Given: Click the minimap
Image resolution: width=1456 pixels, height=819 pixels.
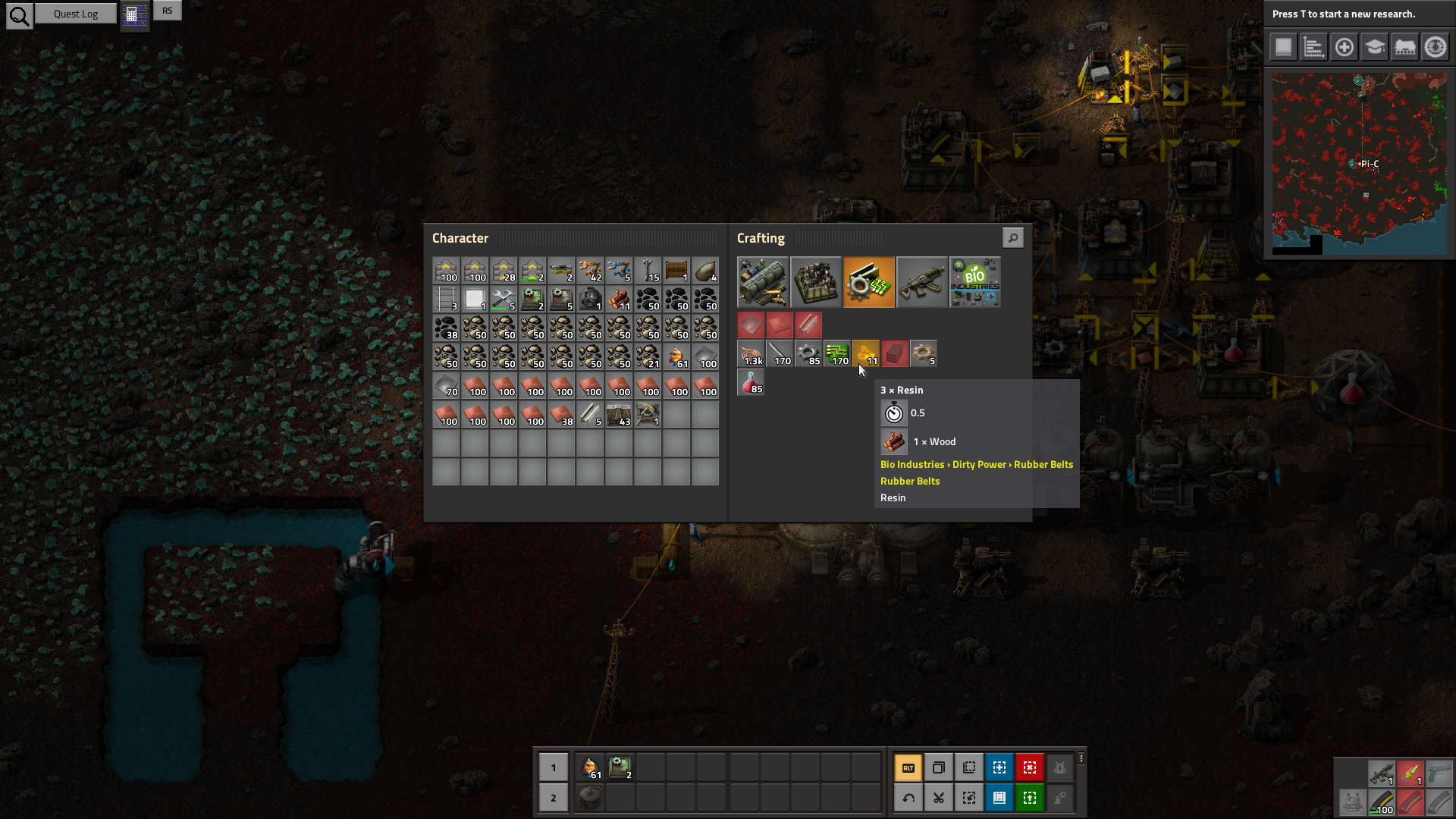Looking at the screenshot, I should click(1359, 164).
